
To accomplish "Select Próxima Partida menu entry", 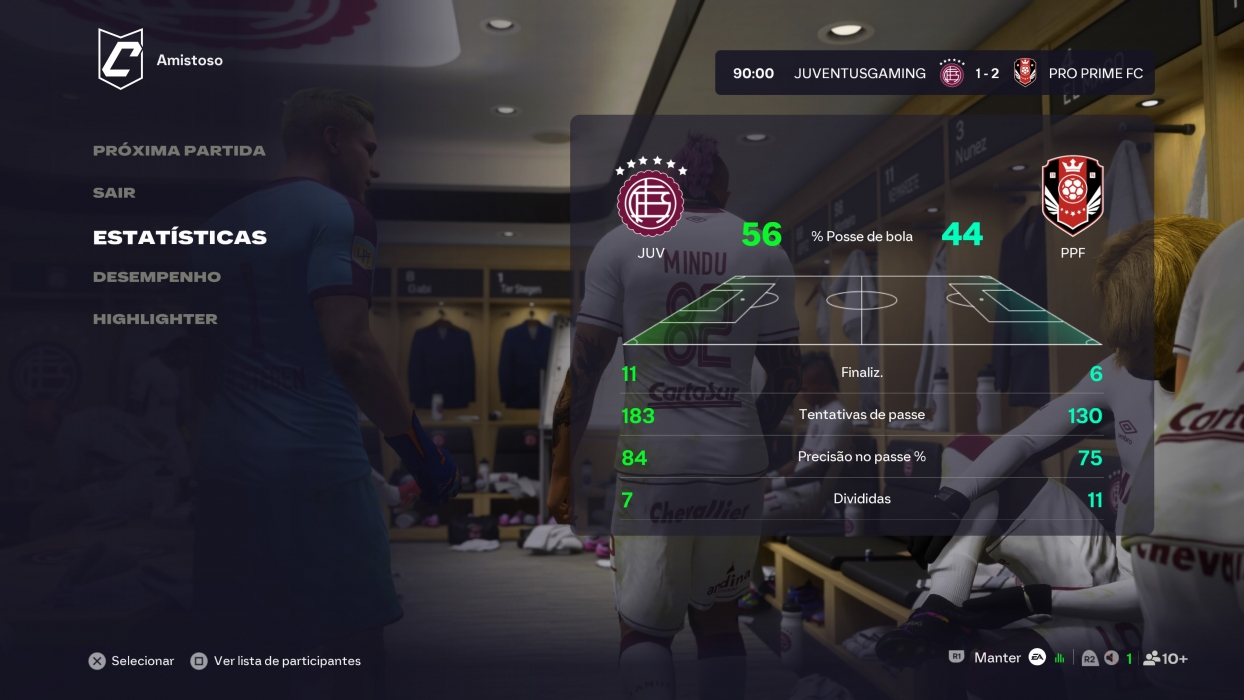I will pos(179,151).
